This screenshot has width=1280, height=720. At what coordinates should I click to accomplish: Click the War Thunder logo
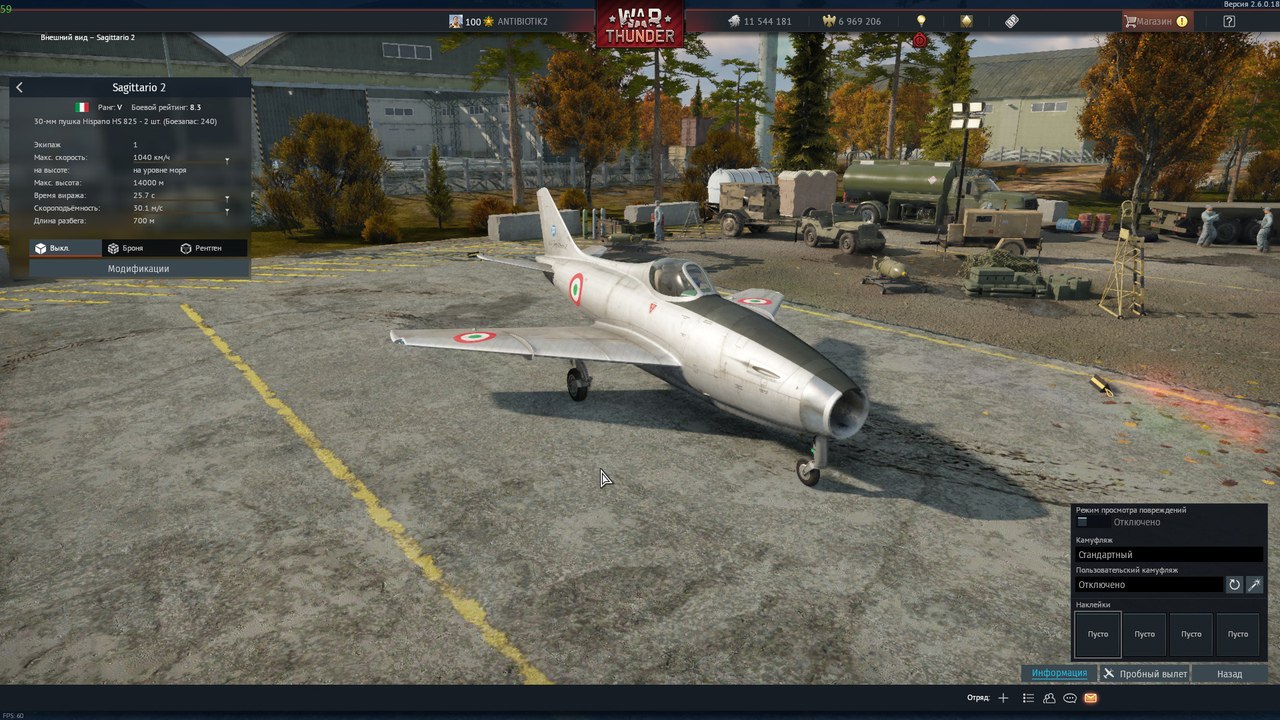click(640, 25)
